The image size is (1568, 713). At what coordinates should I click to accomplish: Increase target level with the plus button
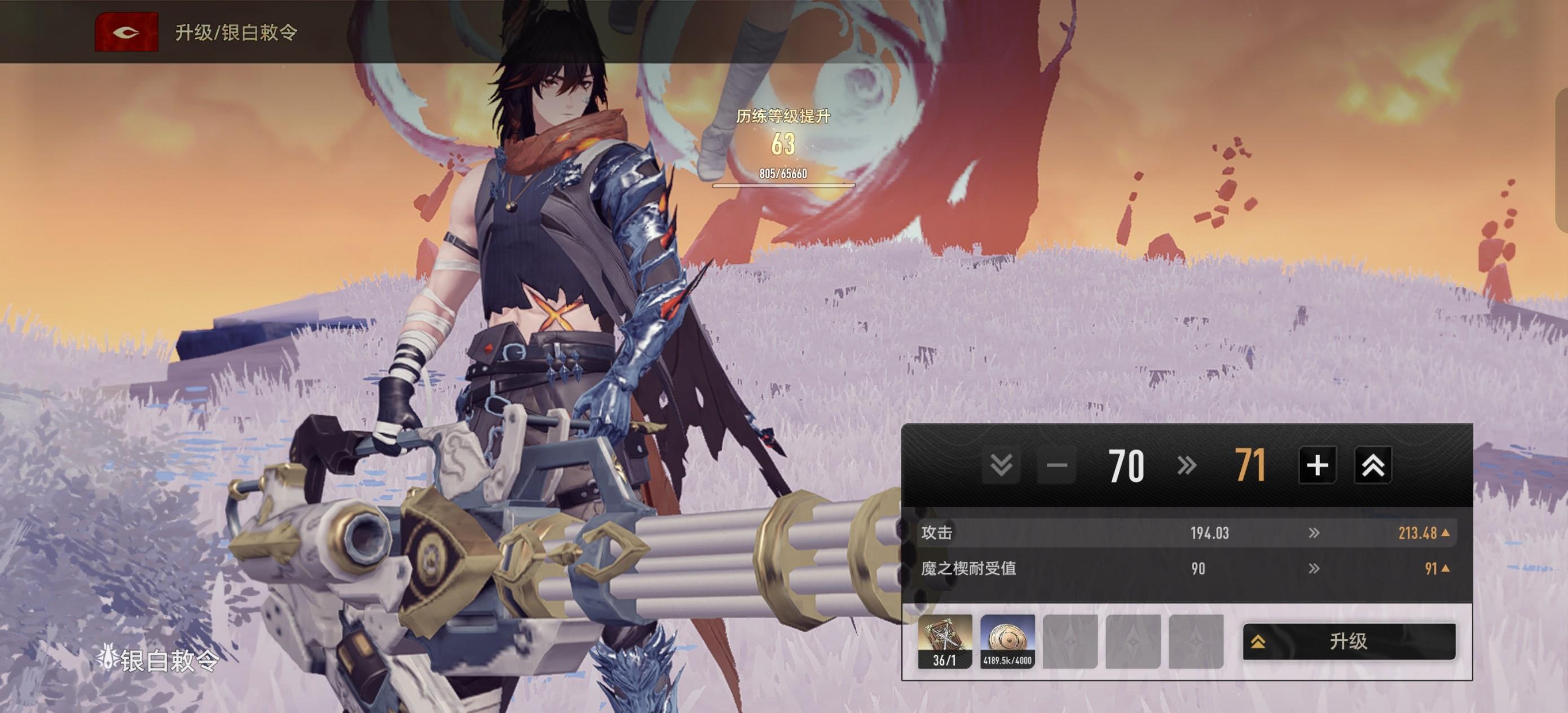click(1316, 466)
